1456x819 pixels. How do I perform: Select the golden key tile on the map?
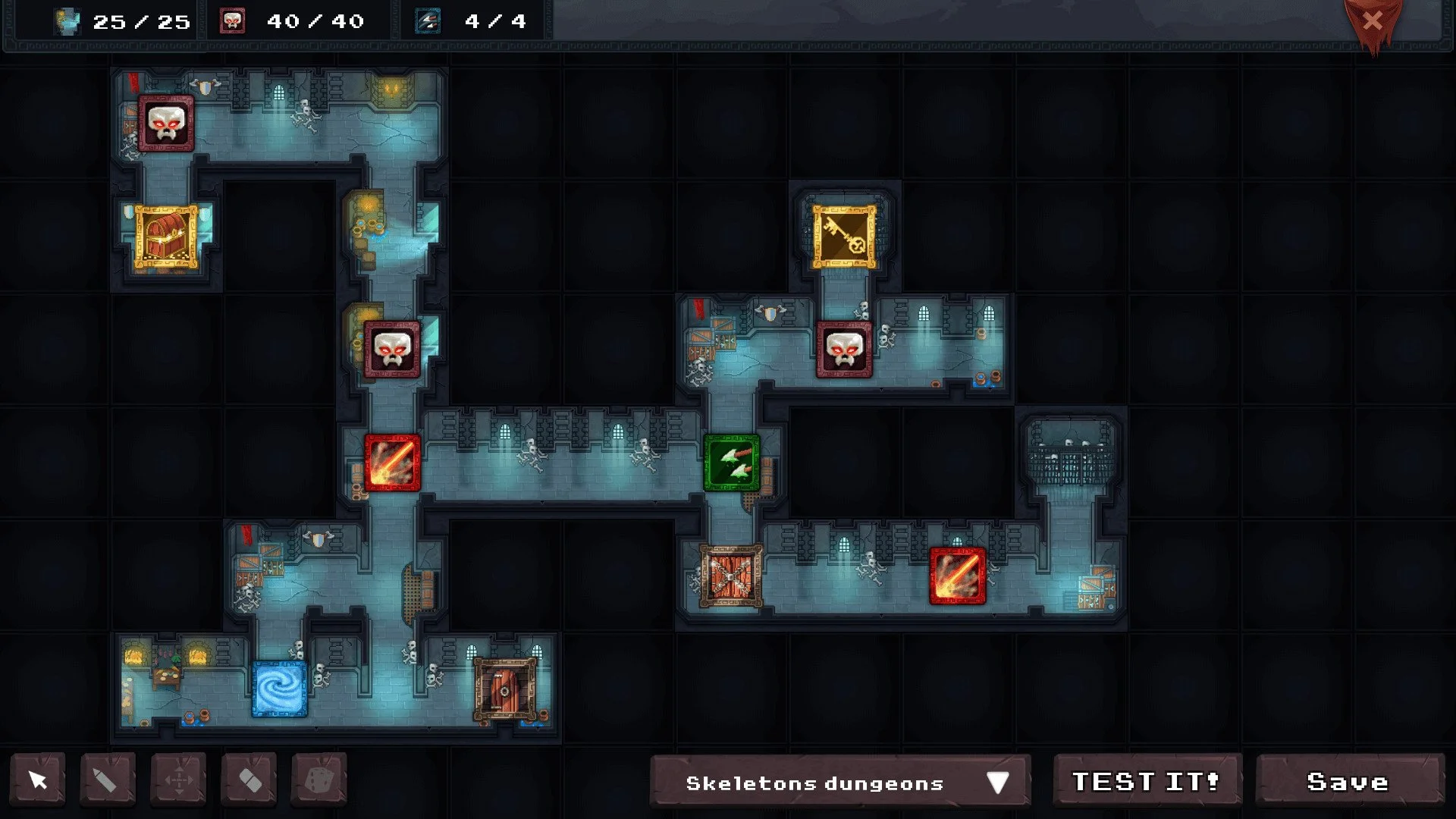click(x=844, y=235)
